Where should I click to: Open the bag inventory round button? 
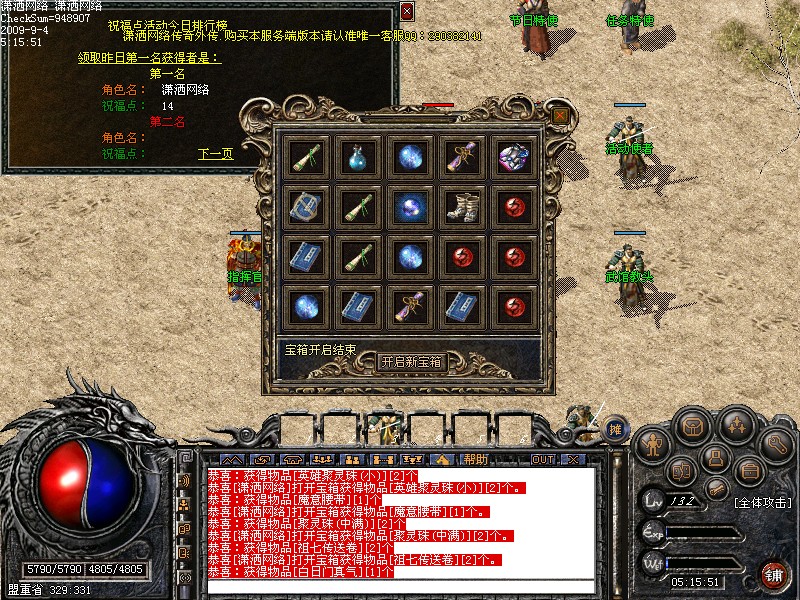[693, 427]
